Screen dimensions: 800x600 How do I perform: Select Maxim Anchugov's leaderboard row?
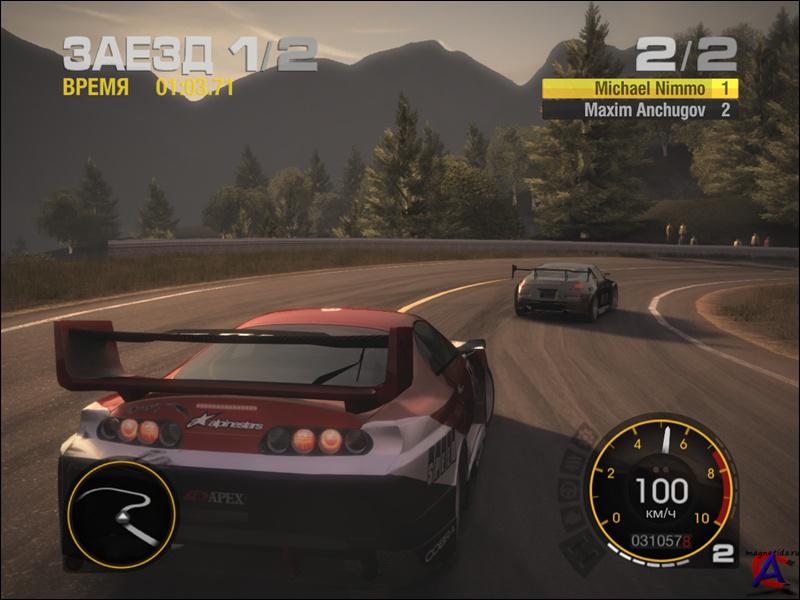coord(640,110)
